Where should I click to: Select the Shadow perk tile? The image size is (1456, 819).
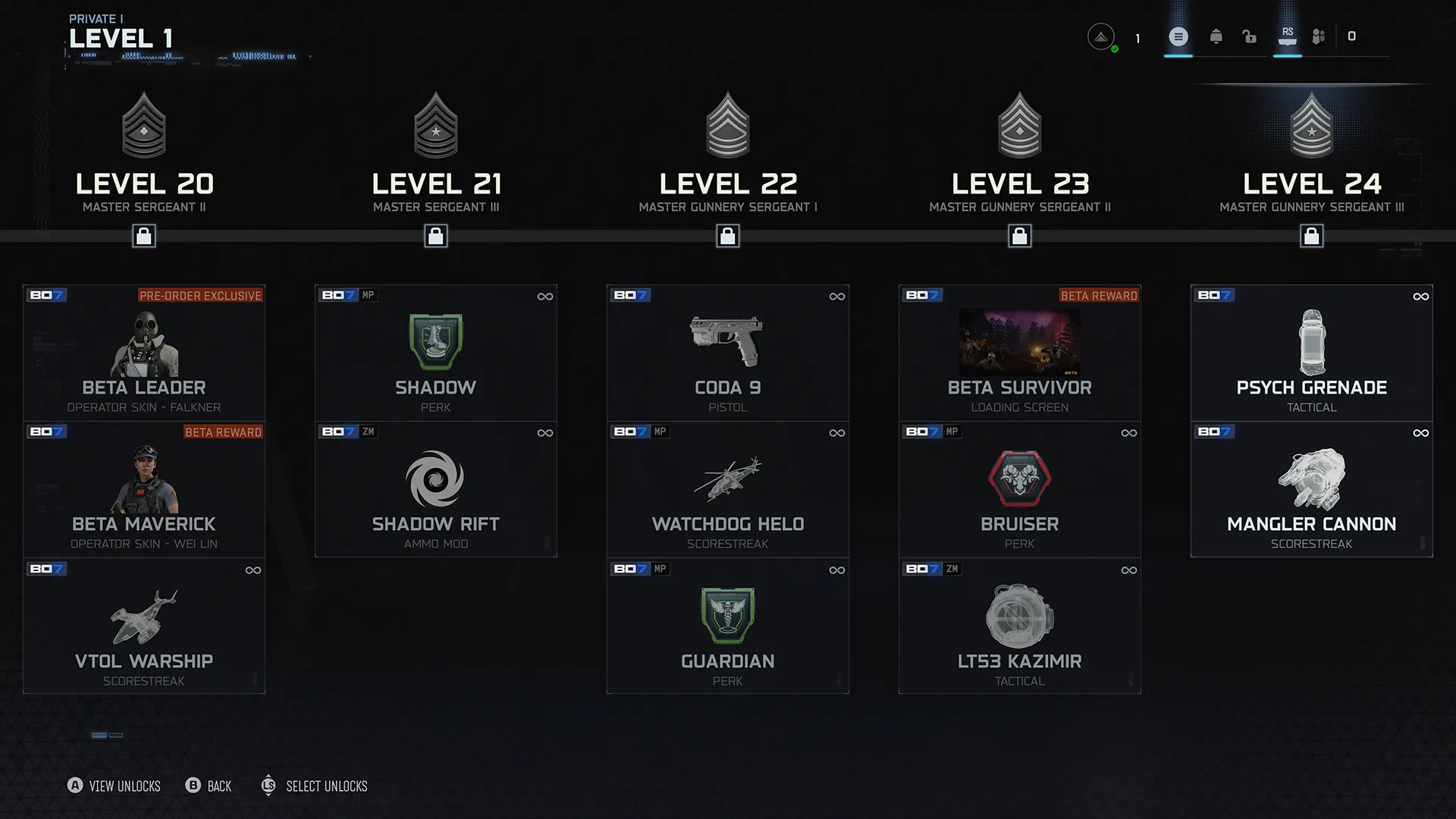tap(436, 353)
